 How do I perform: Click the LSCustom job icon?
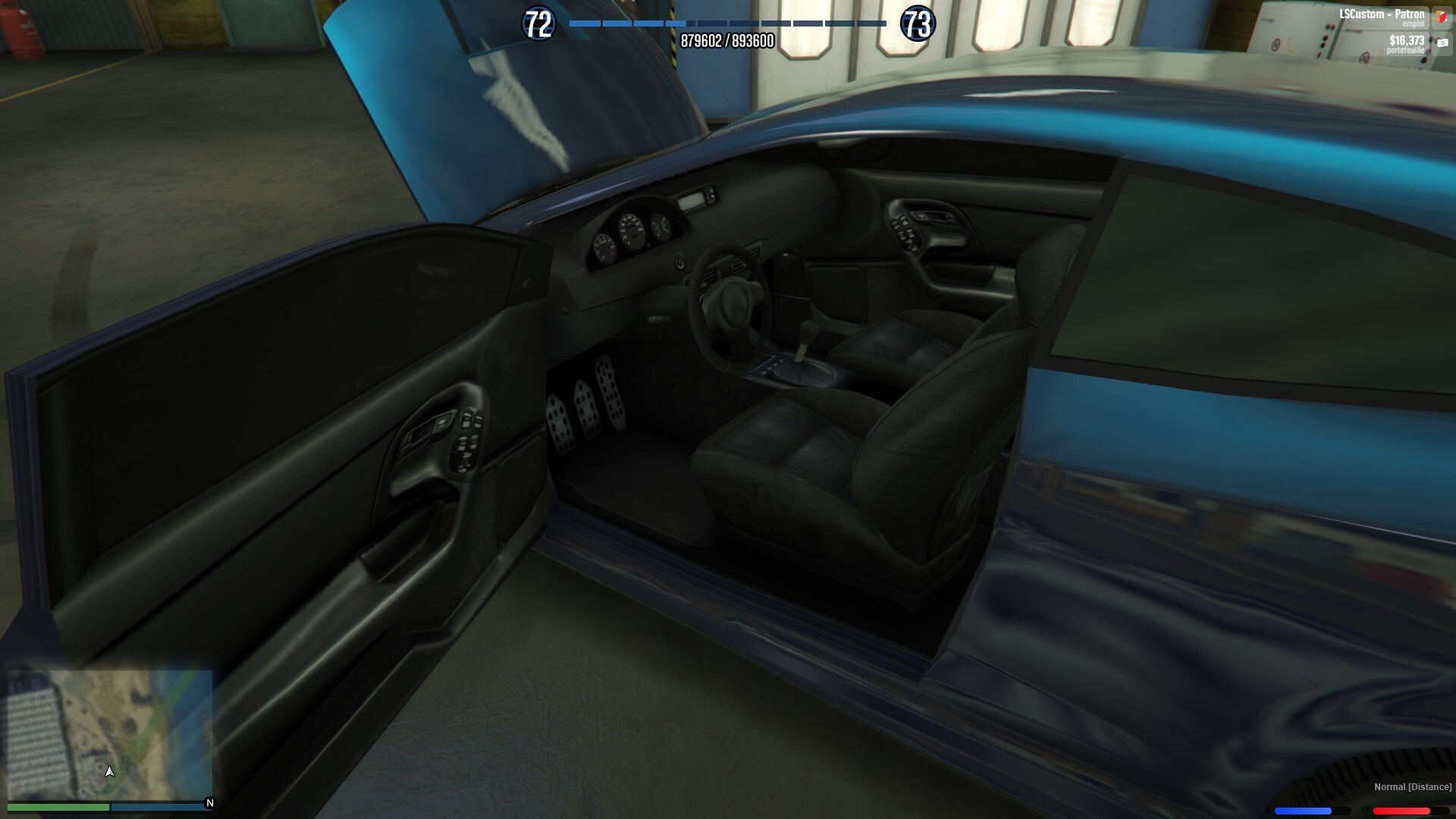pos(1442,17)
